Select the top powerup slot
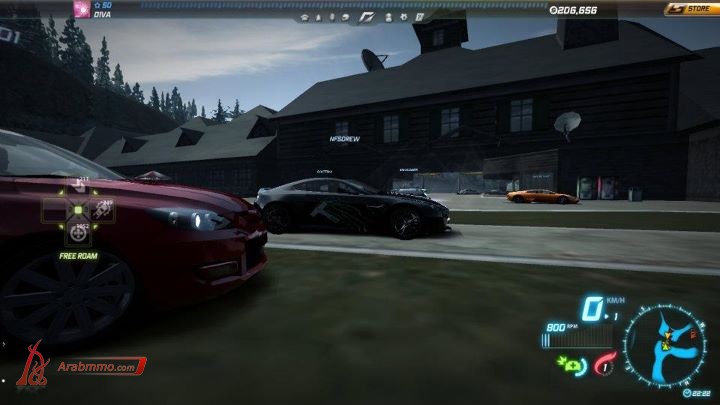 coord(78,185)
